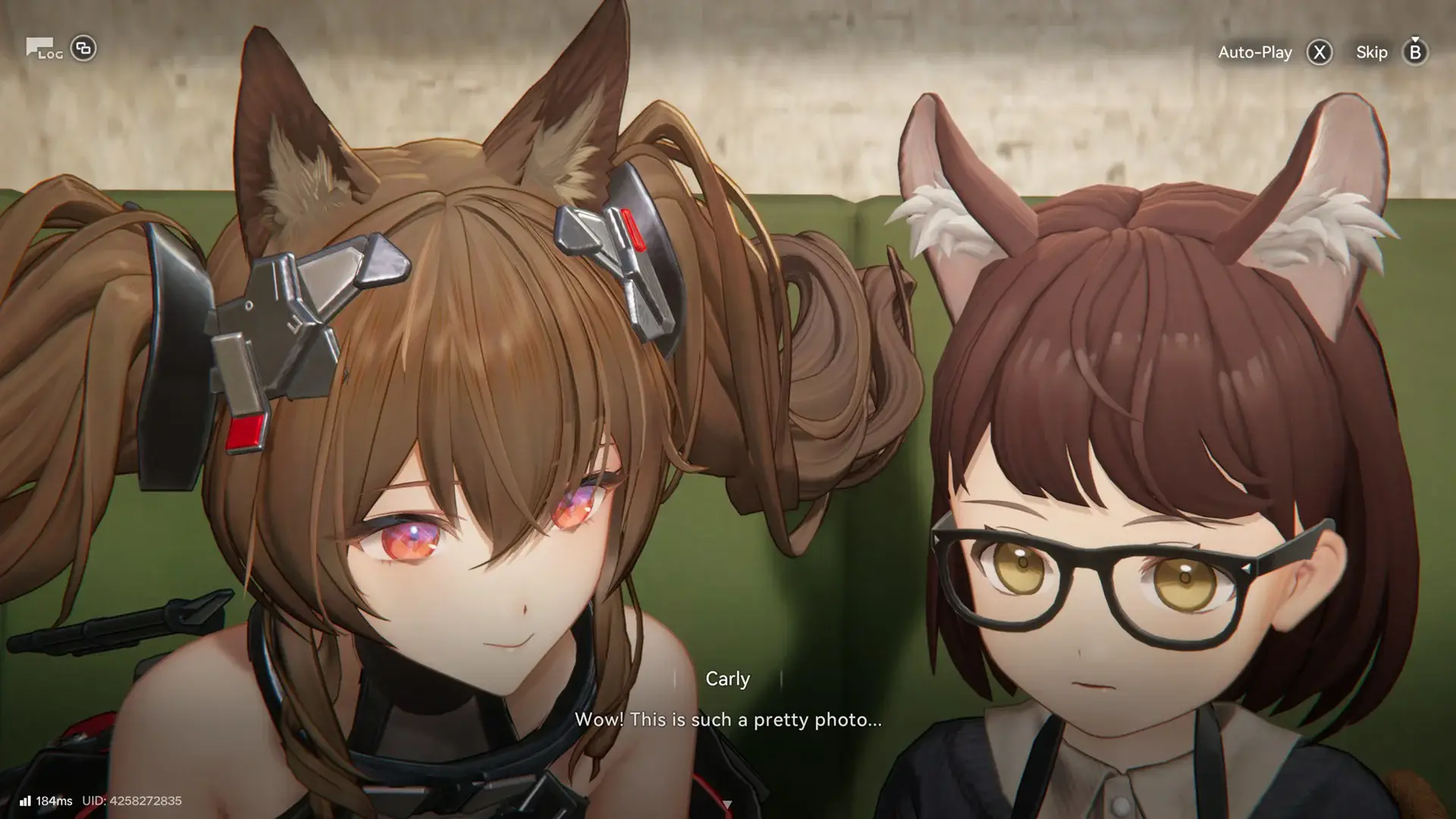Select the B controller button icon
The image size is (1456, 819).
(1415, 53)
